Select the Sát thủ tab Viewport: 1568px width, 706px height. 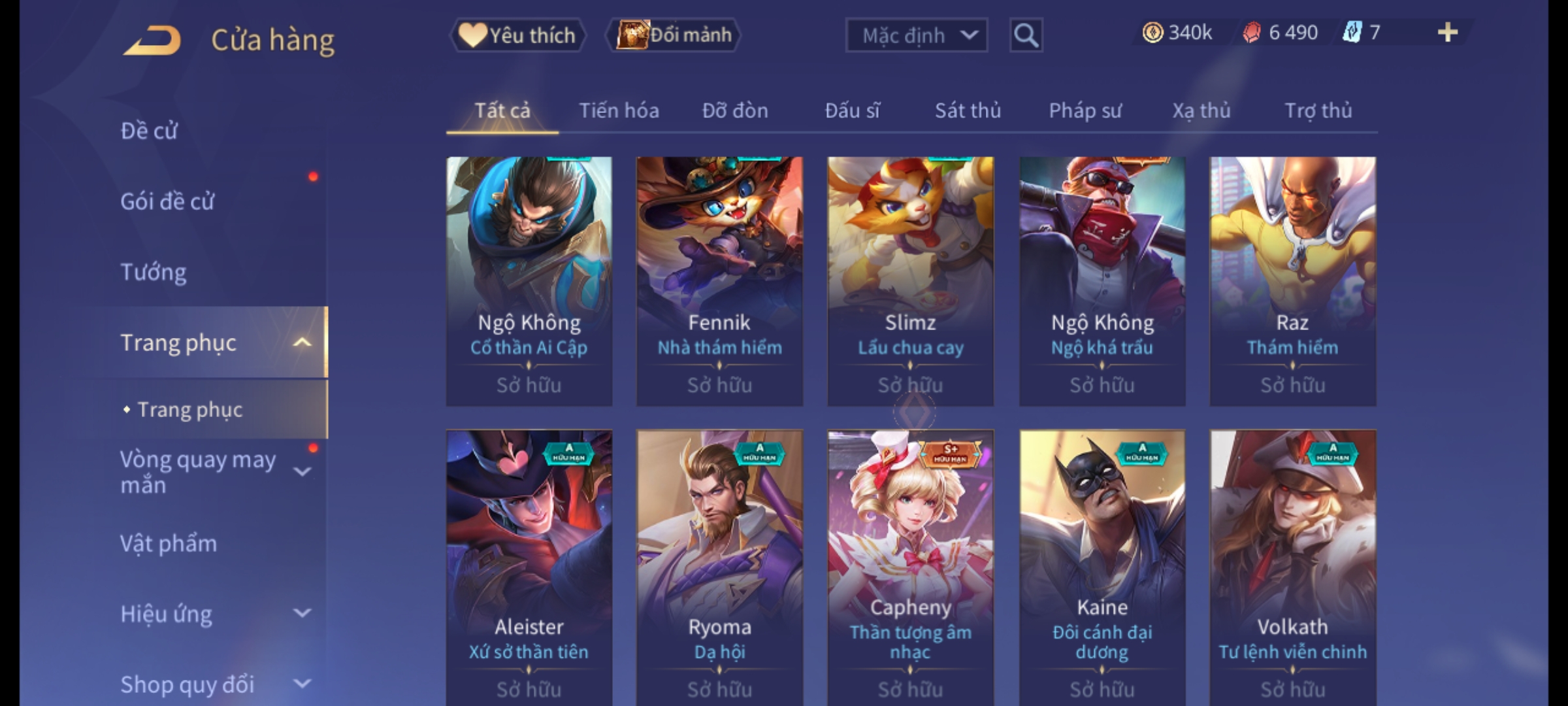(968, 111)
